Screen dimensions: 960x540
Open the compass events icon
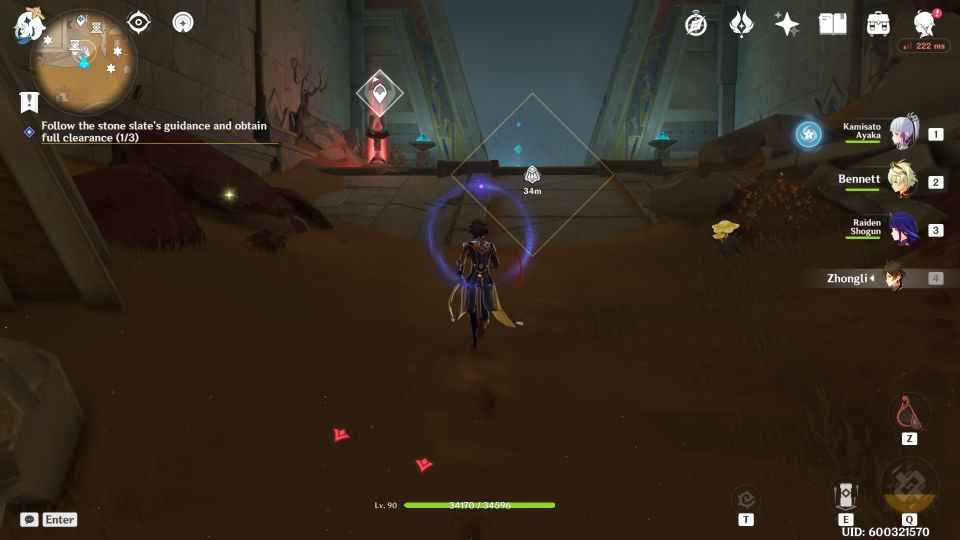pyautogui.click(x=696, y=24)
